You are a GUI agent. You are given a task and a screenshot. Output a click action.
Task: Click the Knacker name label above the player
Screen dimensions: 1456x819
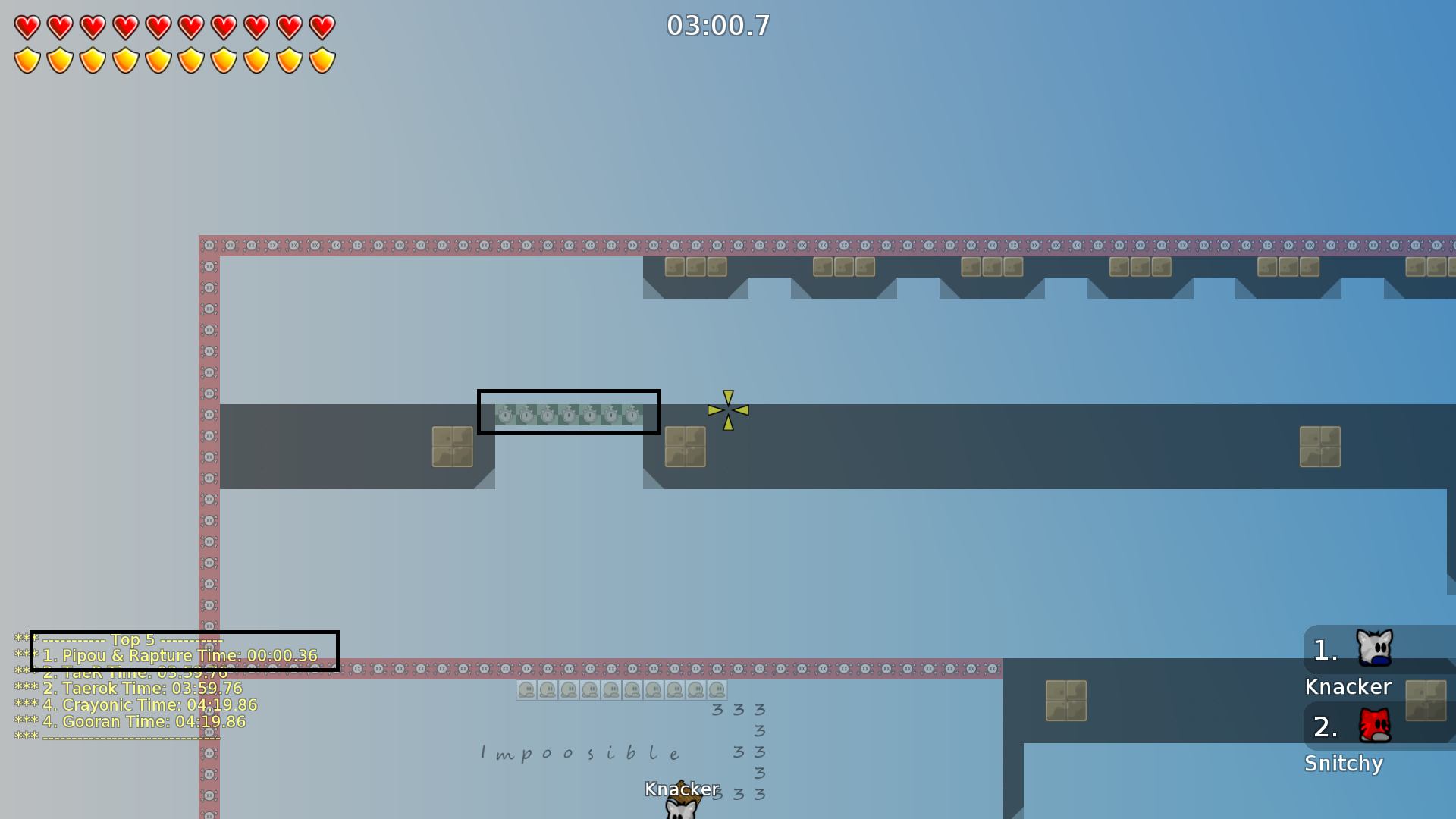click(x=681, y=790)
